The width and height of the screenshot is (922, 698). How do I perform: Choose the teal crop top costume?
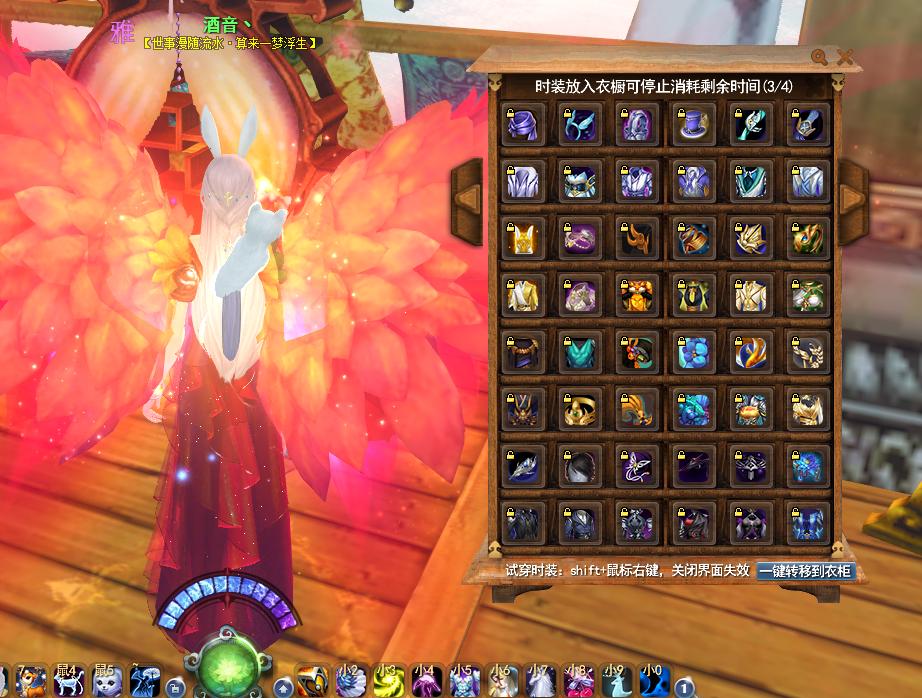tap(580, 353)
